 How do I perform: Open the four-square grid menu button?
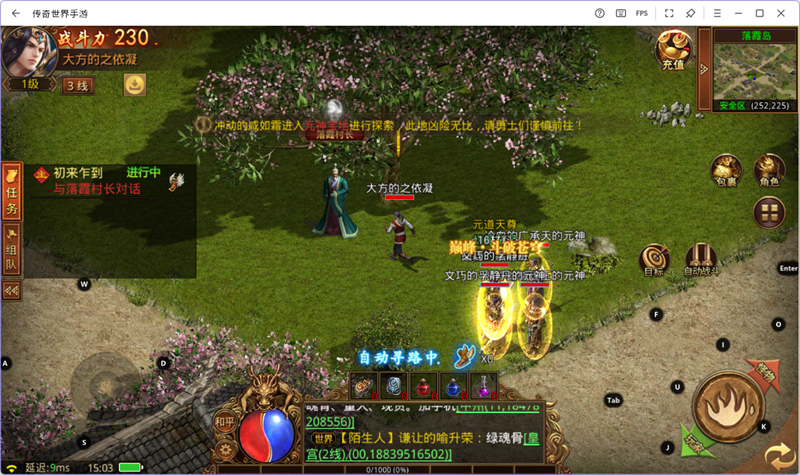768,212
